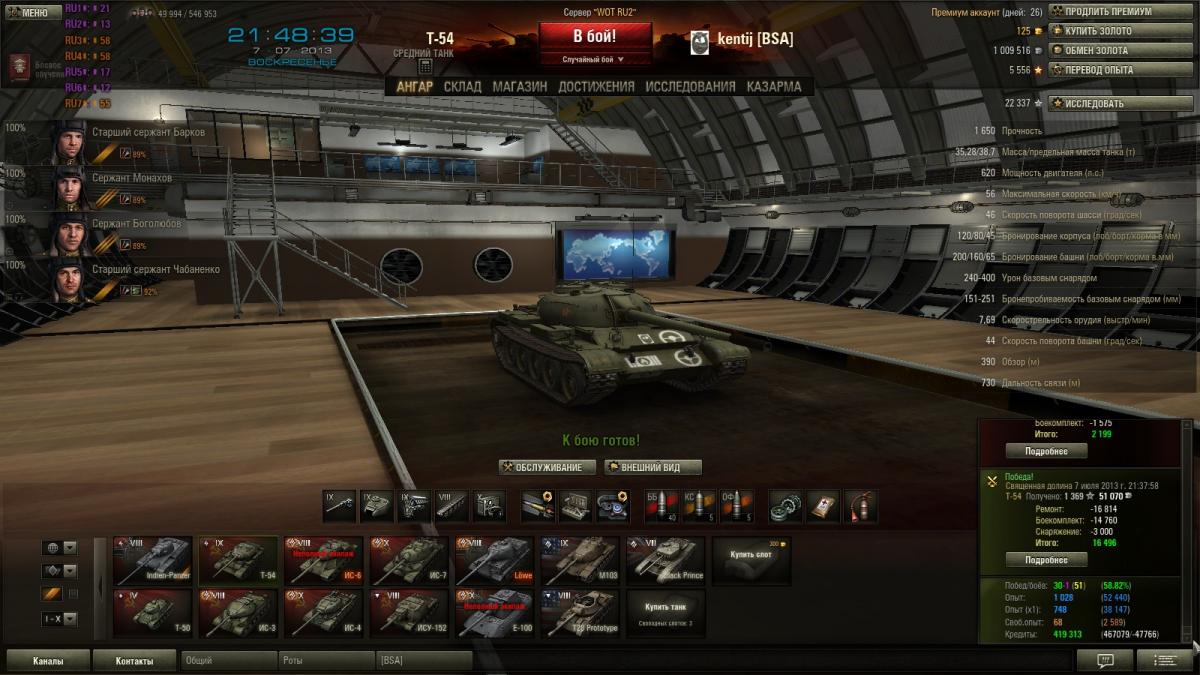The height and width of the screenshot is (675, 1200).
Task: Open the МАГАЗИН tab
Action: click(x=519, y=87)
